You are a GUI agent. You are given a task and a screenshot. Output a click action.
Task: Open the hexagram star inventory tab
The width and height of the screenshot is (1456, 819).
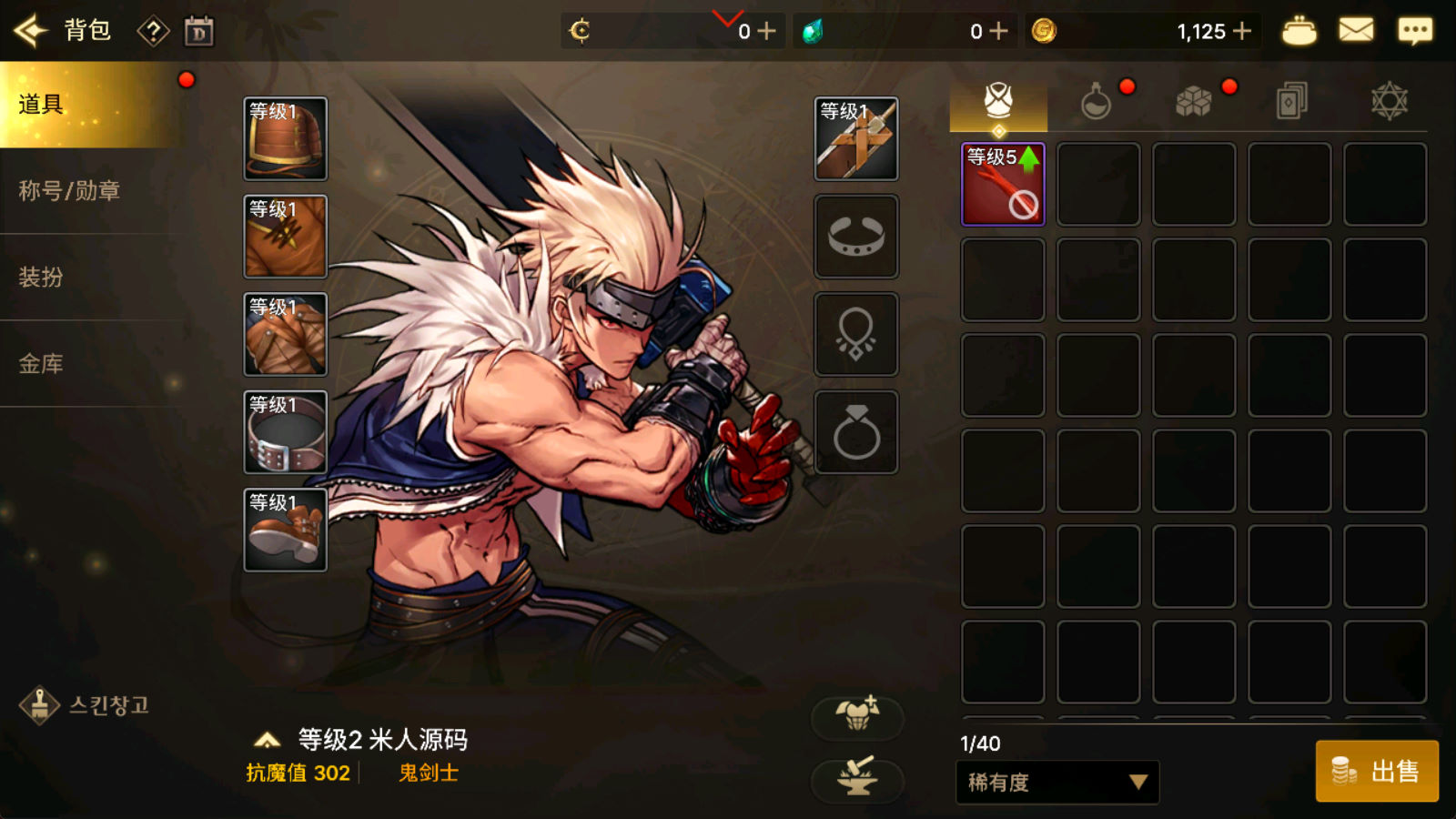coord(1389,101)
